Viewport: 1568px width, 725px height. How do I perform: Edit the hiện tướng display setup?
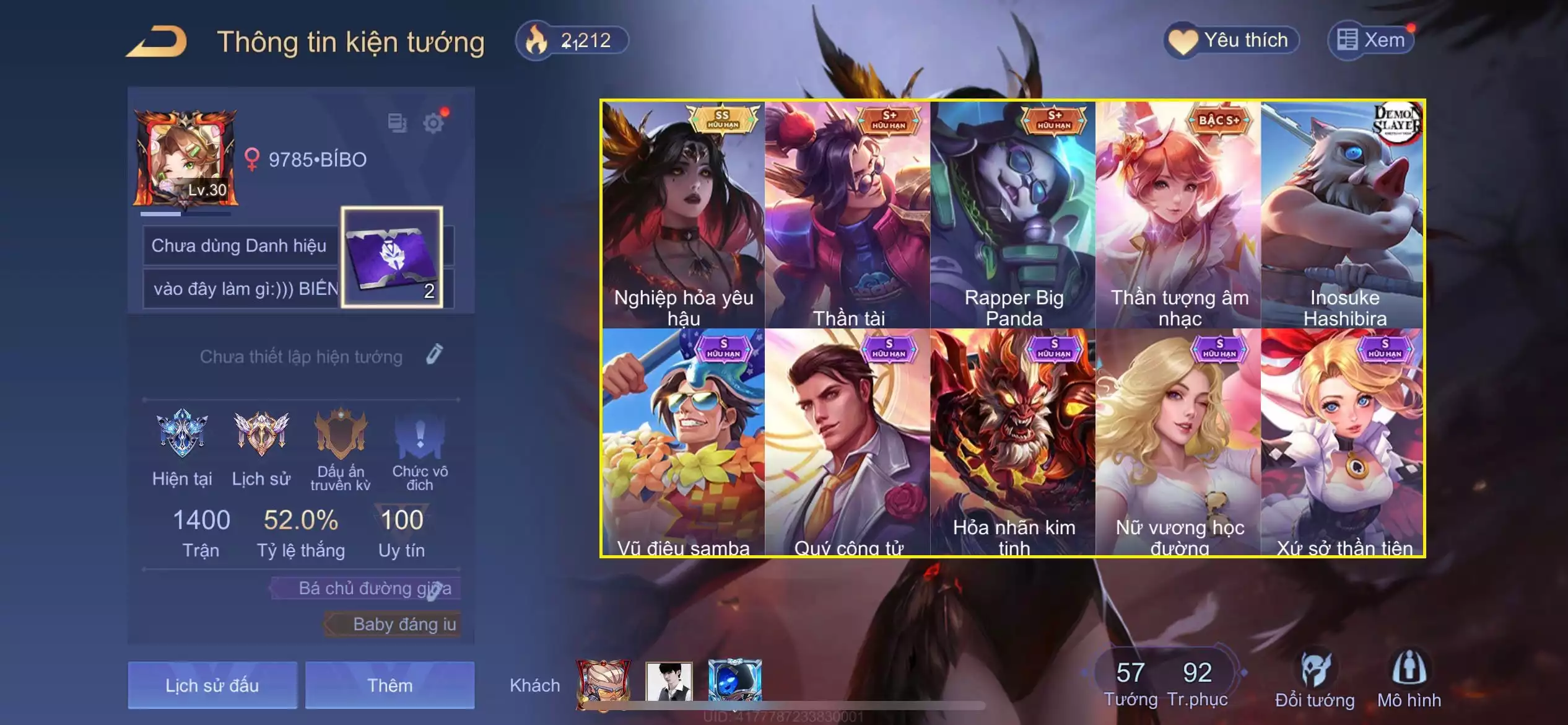point(435,354)
